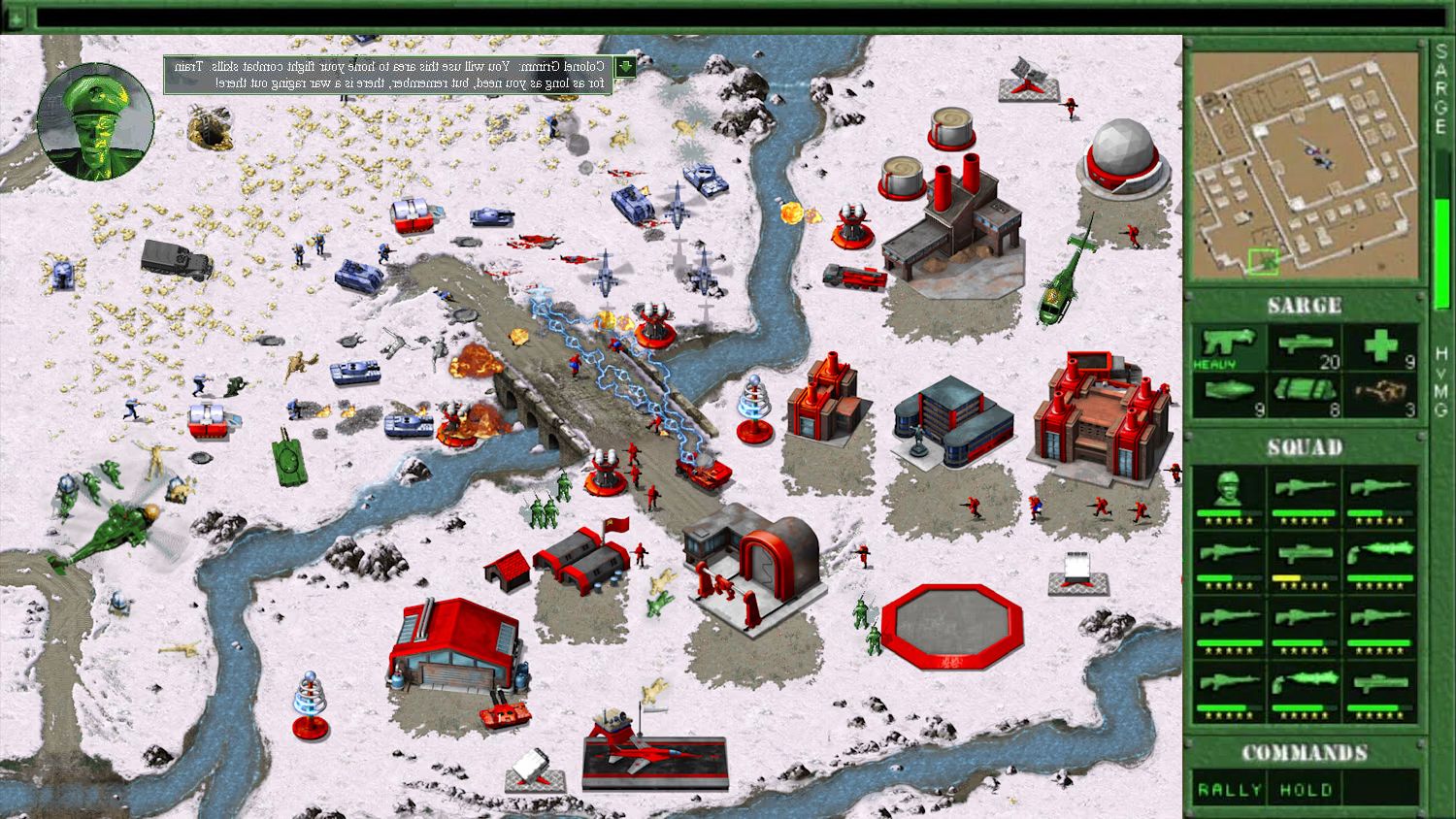
Task: Click Colonel Grimm's portrait
Action: coord(95,122)
